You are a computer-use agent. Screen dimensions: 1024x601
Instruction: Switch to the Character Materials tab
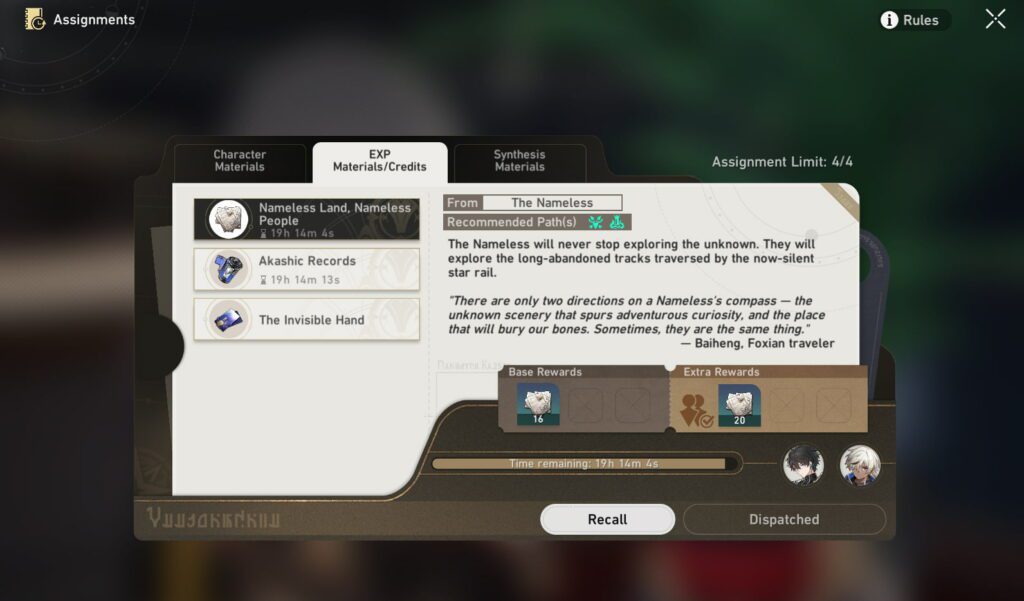(240, 161)
